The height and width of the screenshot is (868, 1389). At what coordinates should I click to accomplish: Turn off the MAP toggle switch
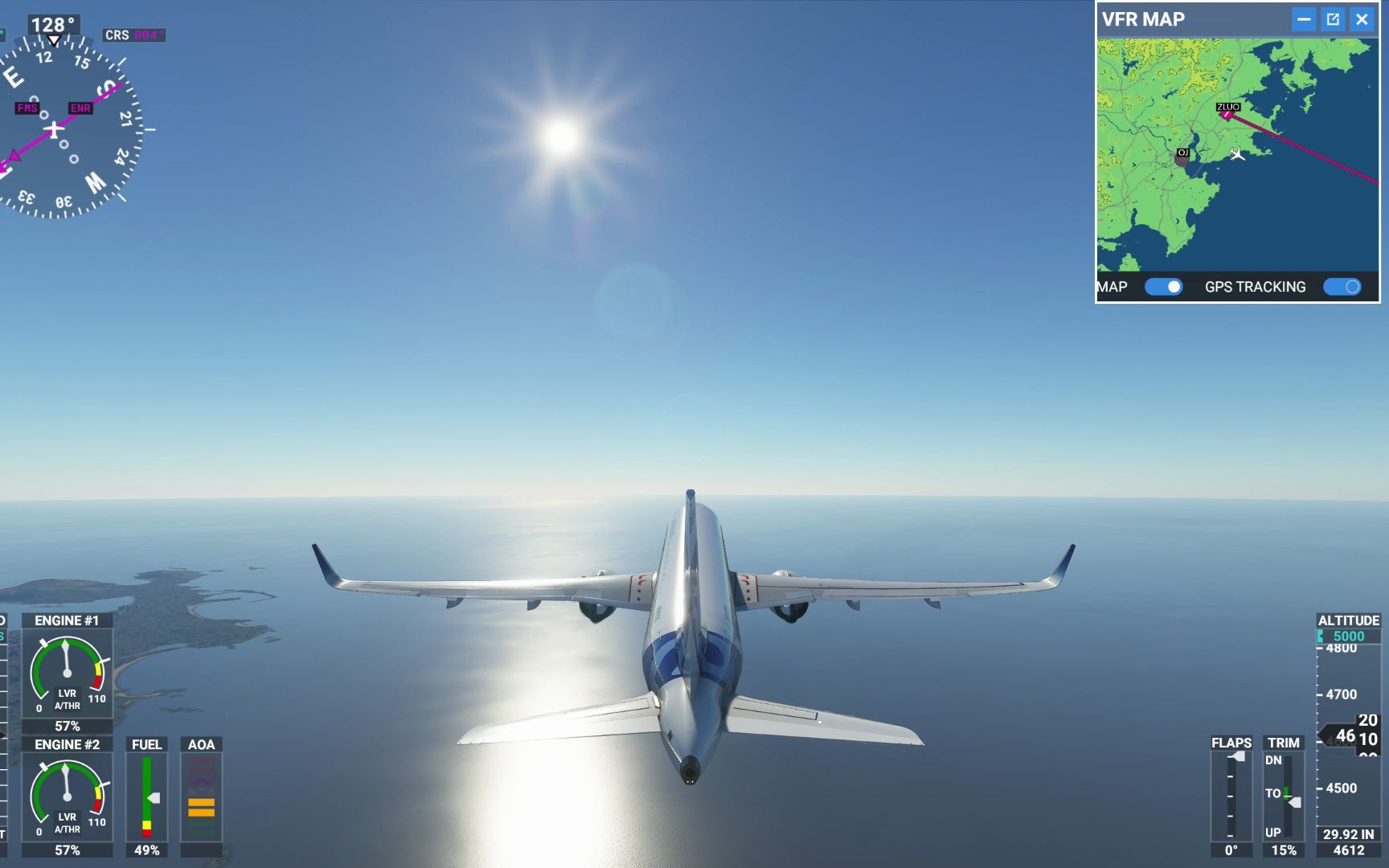click(1163, 286)
